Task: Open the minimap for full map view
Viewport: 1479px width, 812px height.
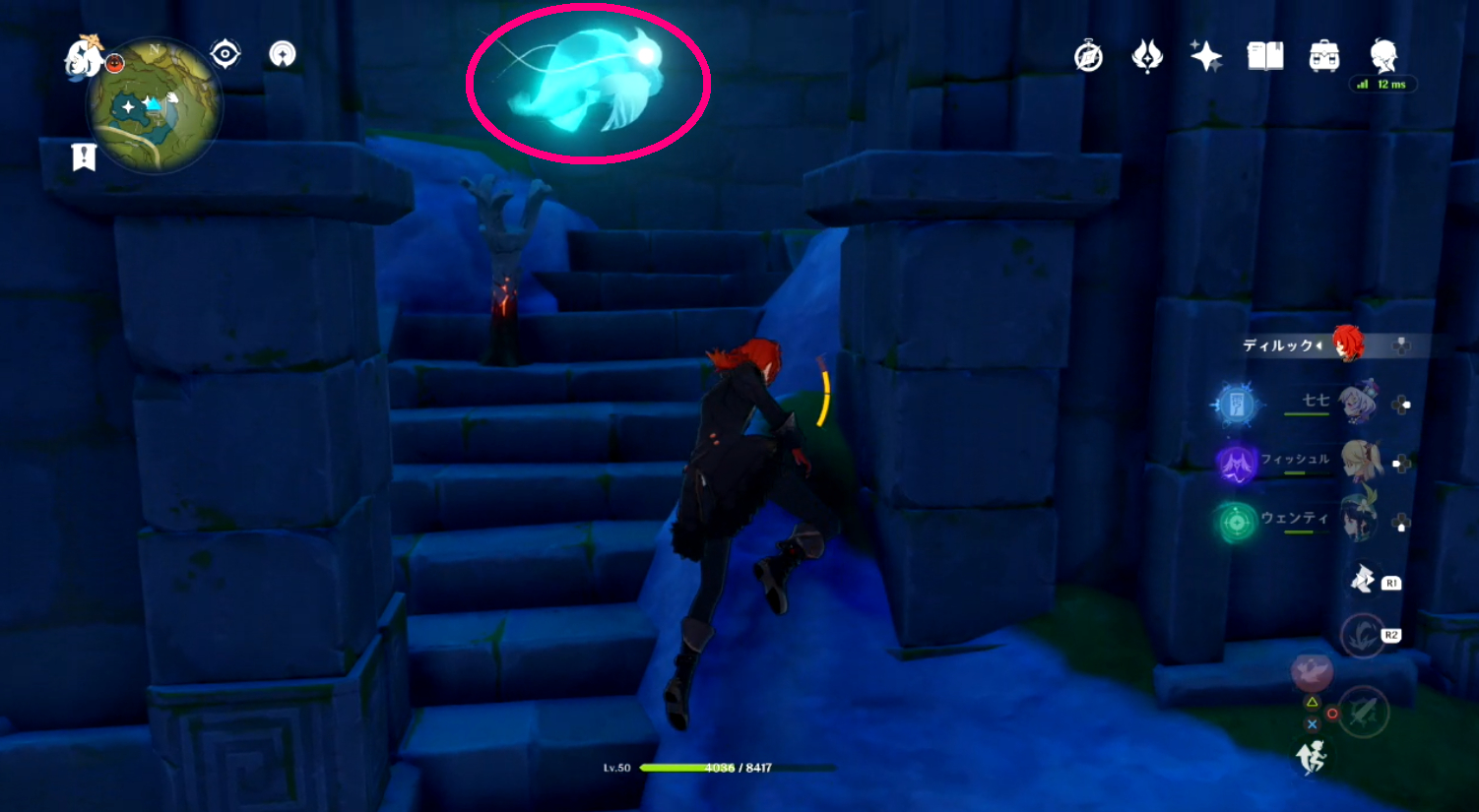Action: pos(156,108)
